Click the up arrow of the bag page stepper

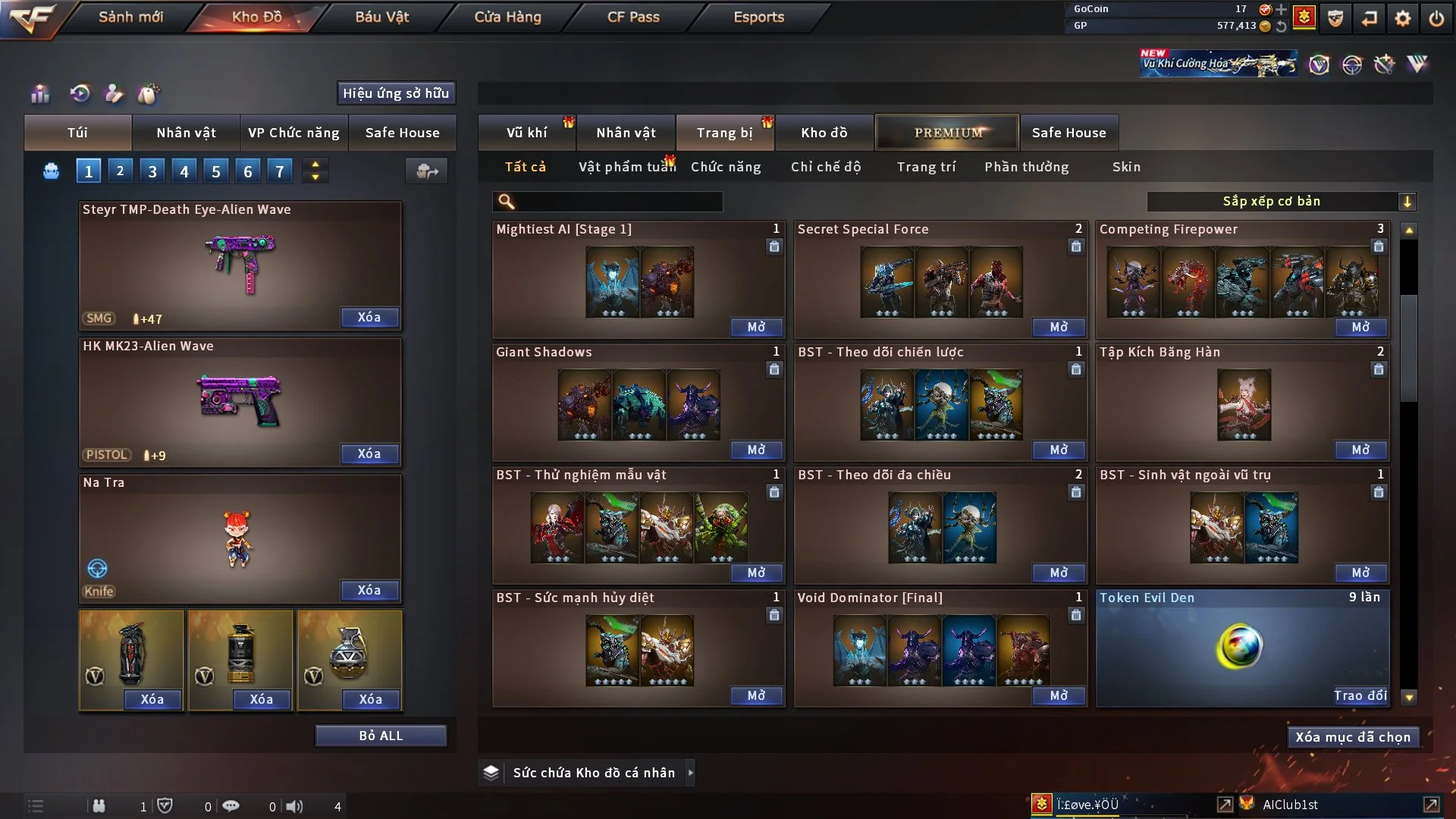(315, 165)
